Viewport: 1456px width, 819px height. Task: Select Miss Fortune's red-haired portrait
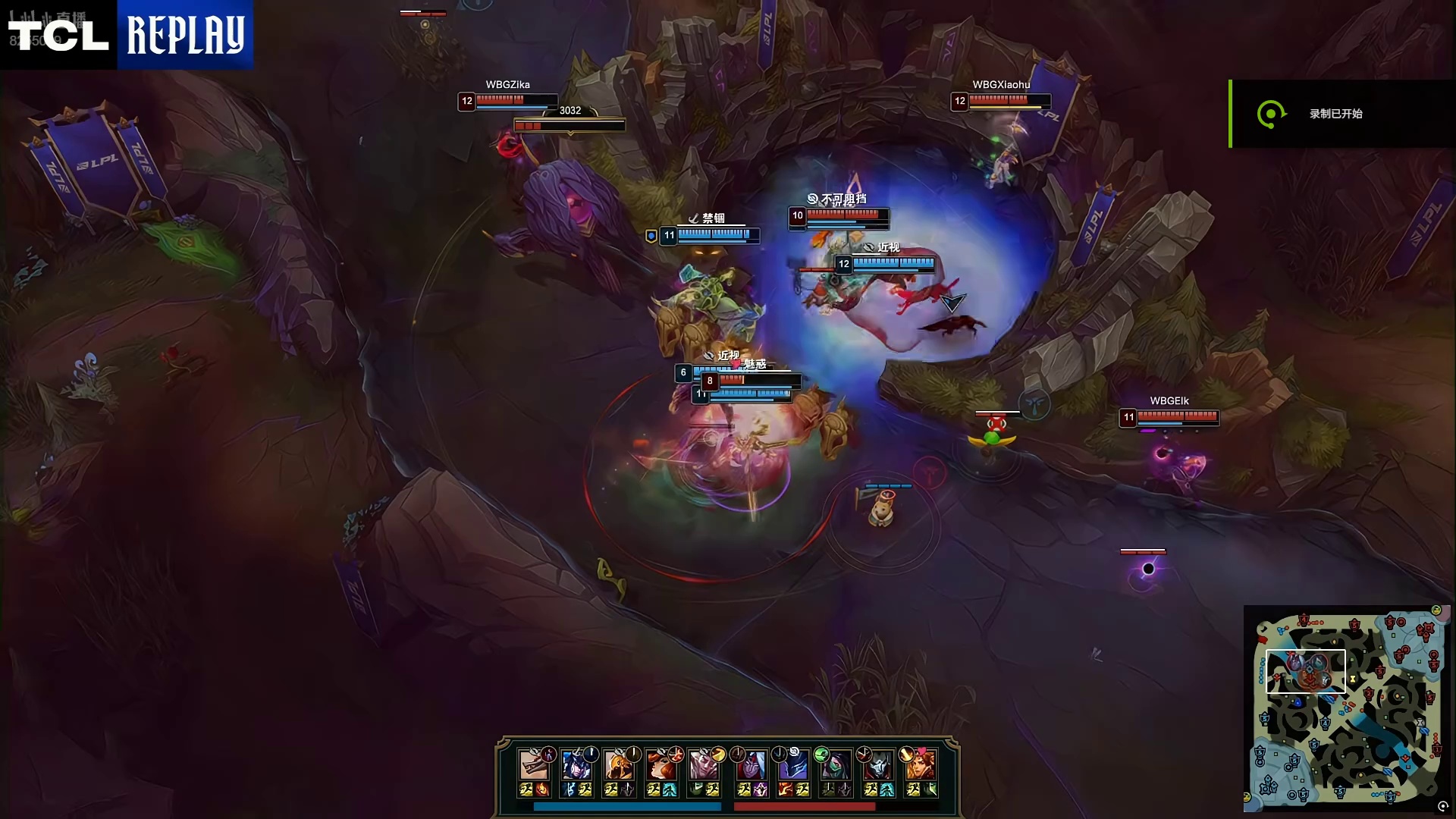click(x=661, y=765)
